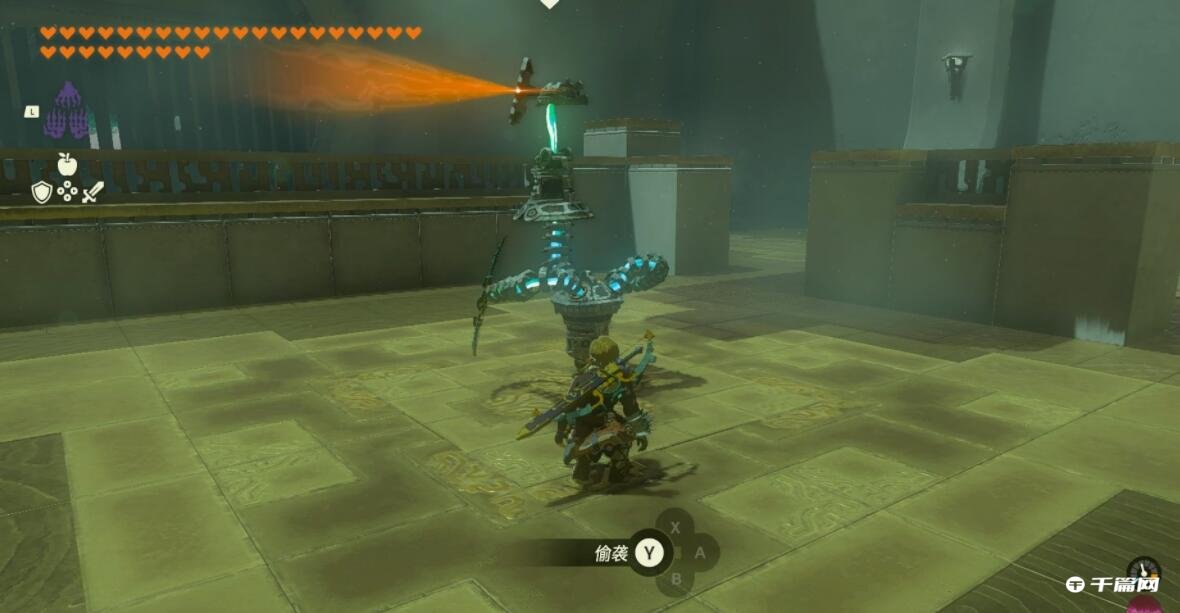Open the apple materials quick slot
The width and height of the screenshot is (1180, 613).
(67, 164)
